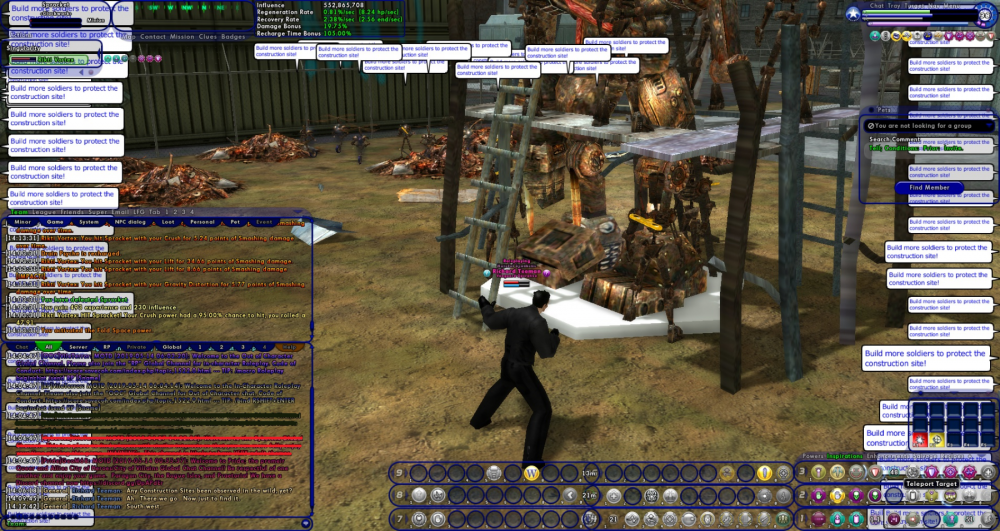The width and height of the screenshot is (1000, 531).
Task: Open the Clues list
Action: point(208,37)
